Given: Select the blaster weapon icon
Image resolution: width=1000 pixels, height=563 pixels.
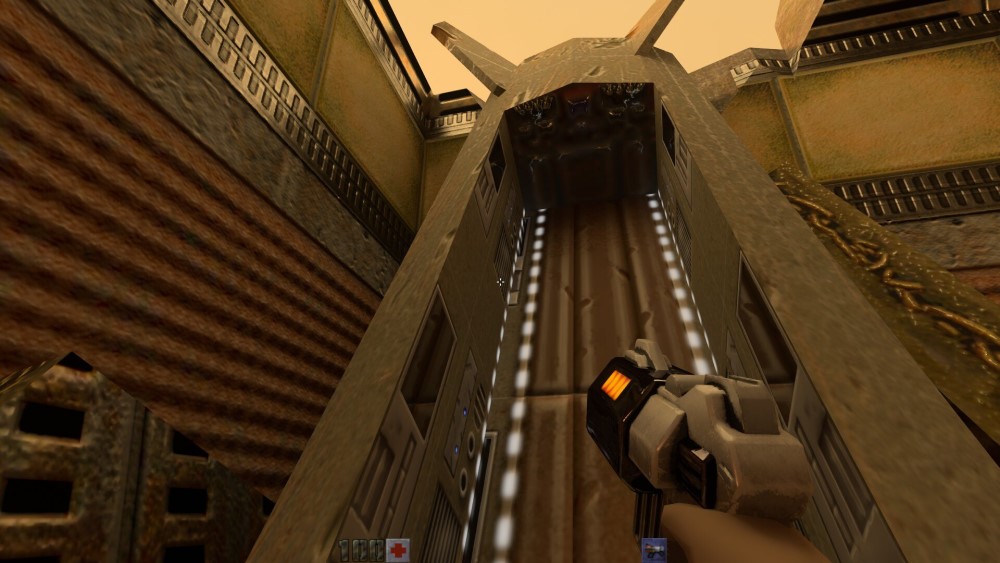Looking at the screenshot, I should (x=654, y=549).
